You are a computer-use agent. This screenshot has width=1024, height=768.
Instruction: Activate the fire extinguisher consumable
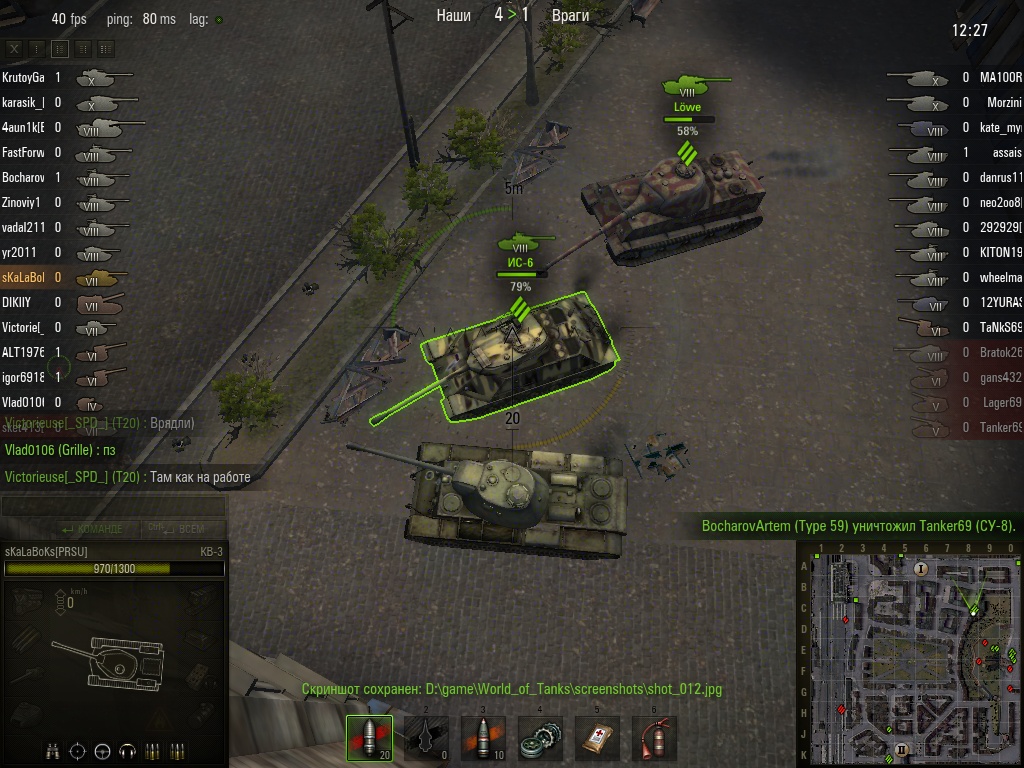point(654,738)
